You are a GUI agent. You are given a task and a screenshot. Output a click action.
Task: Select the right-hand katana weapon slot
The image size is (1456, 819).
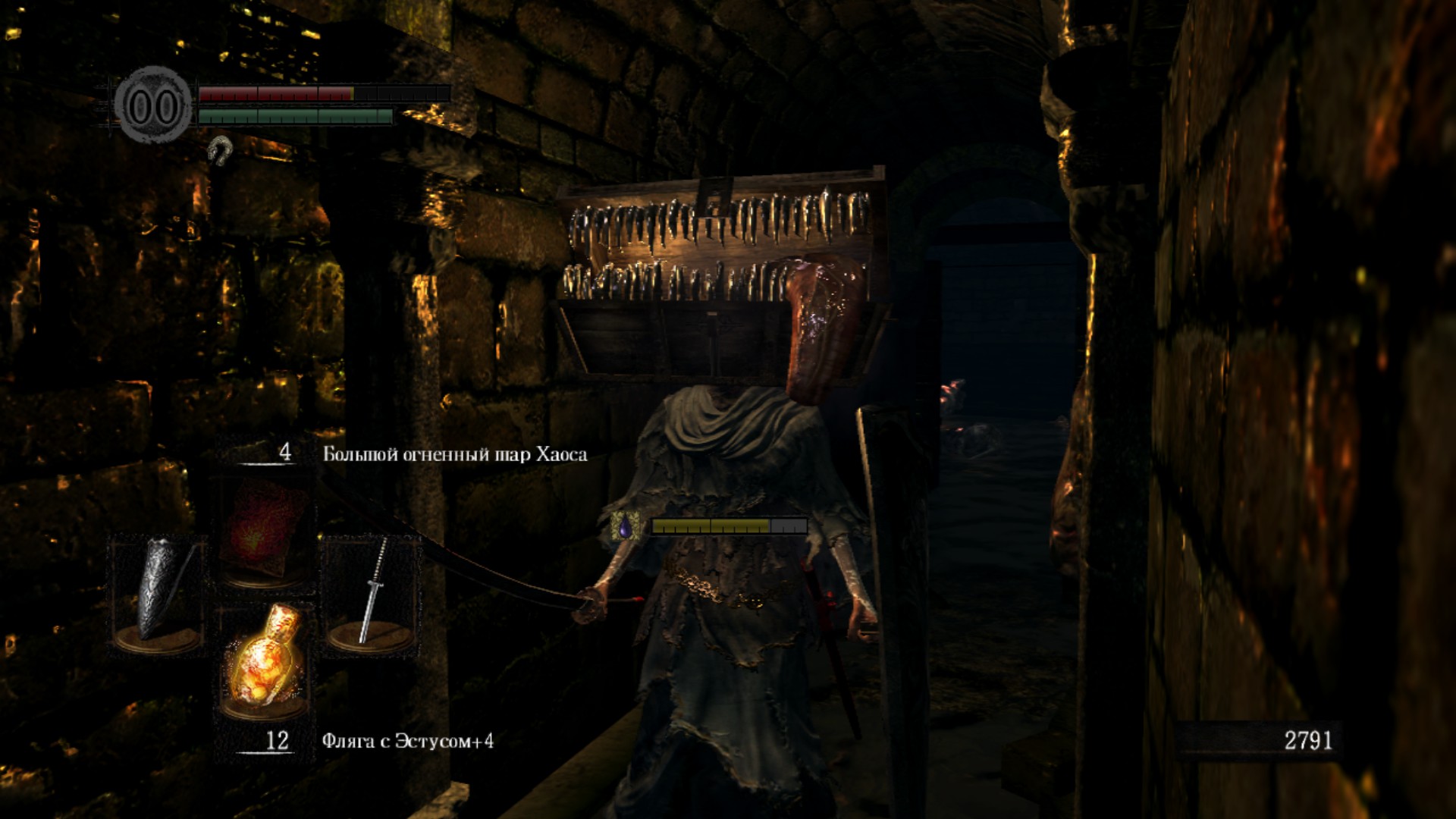372,591
